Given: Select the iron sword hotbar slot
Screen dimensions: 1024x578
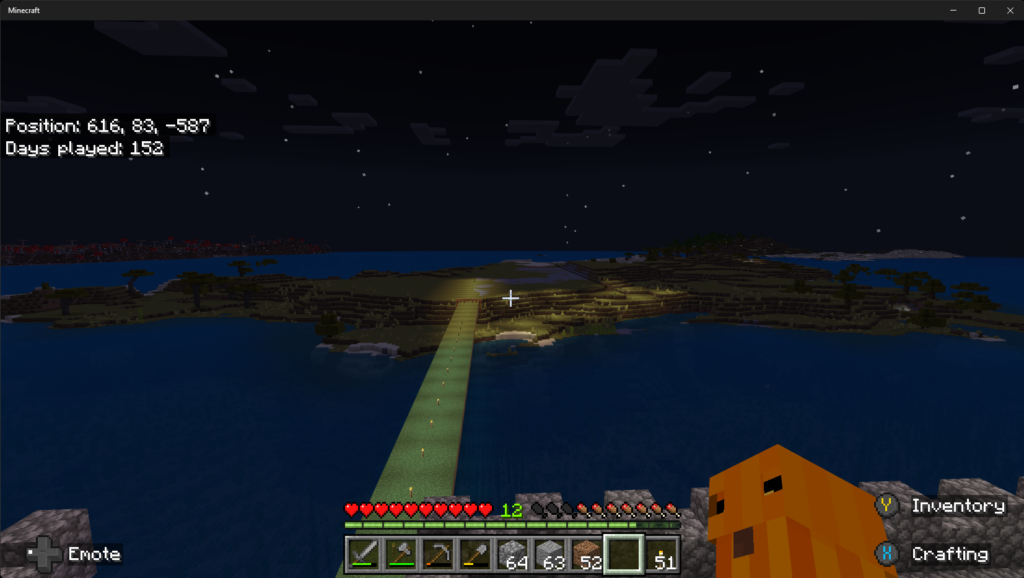Looking at the screenshot, I should pos(364,554).
